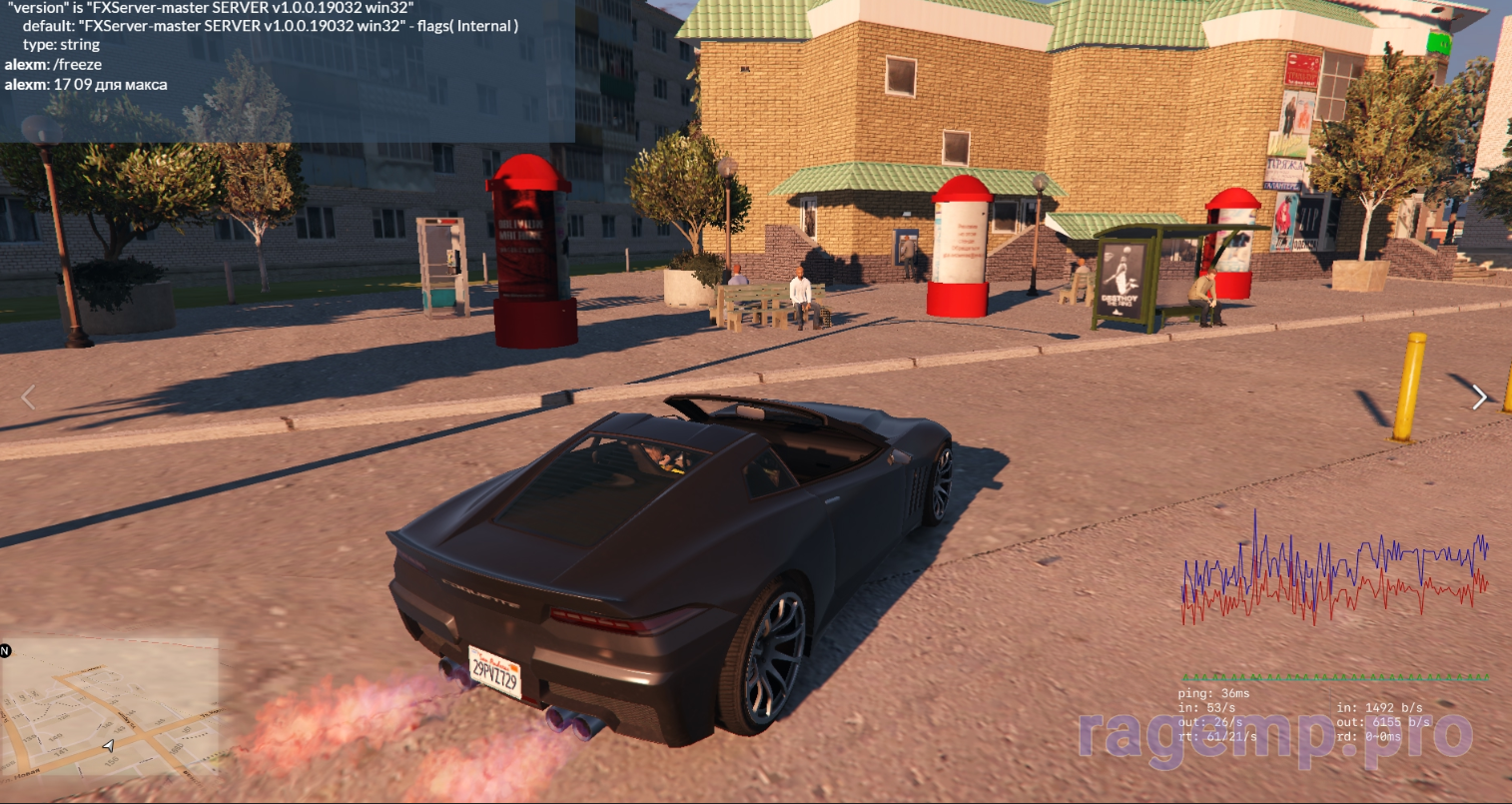Click the chat console panel
This screenshot has height=804, width=1512.
[x=287, y=70]
